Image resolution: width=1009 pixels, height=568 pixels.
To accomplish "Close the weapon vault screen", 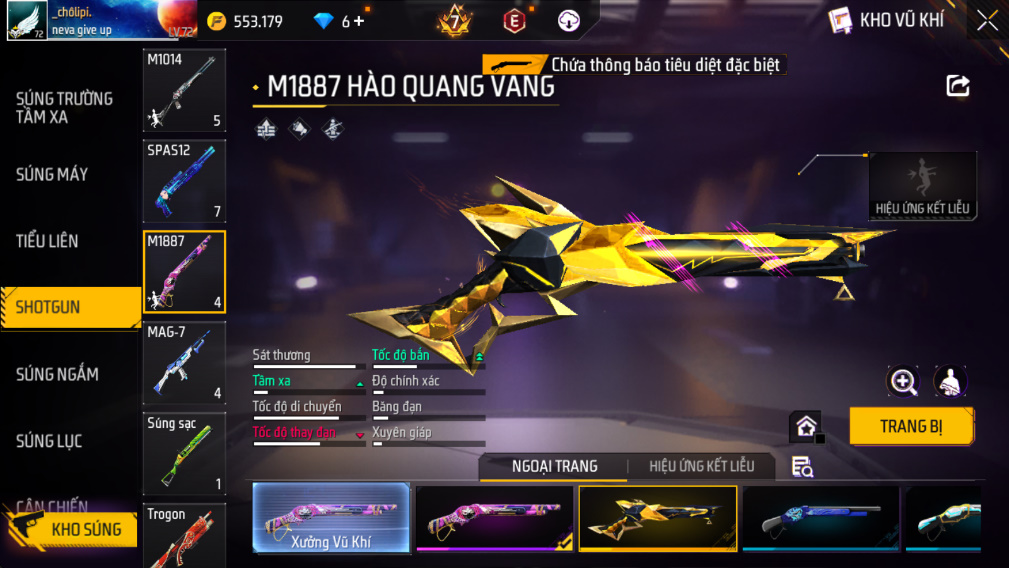I will pos(987,21).
